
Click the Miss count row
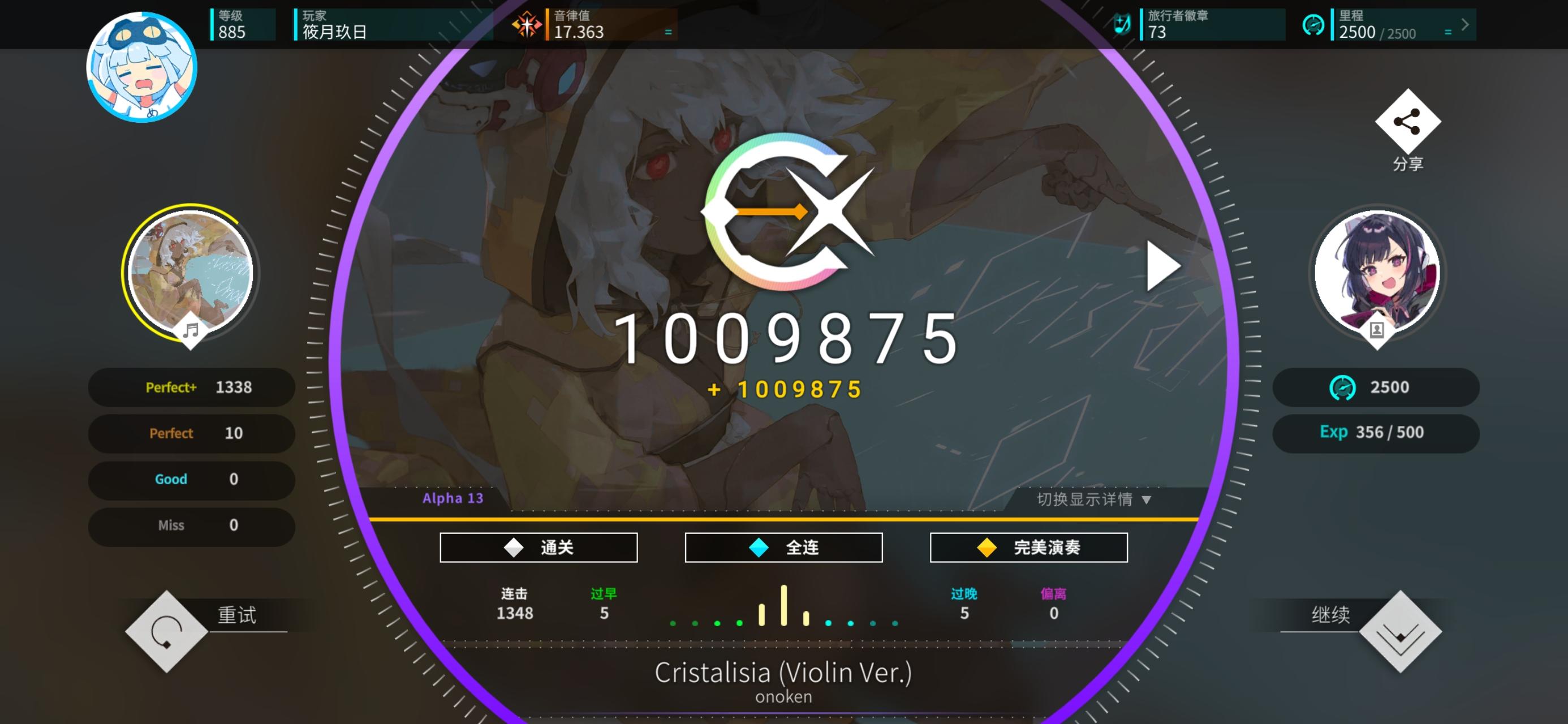192,525
